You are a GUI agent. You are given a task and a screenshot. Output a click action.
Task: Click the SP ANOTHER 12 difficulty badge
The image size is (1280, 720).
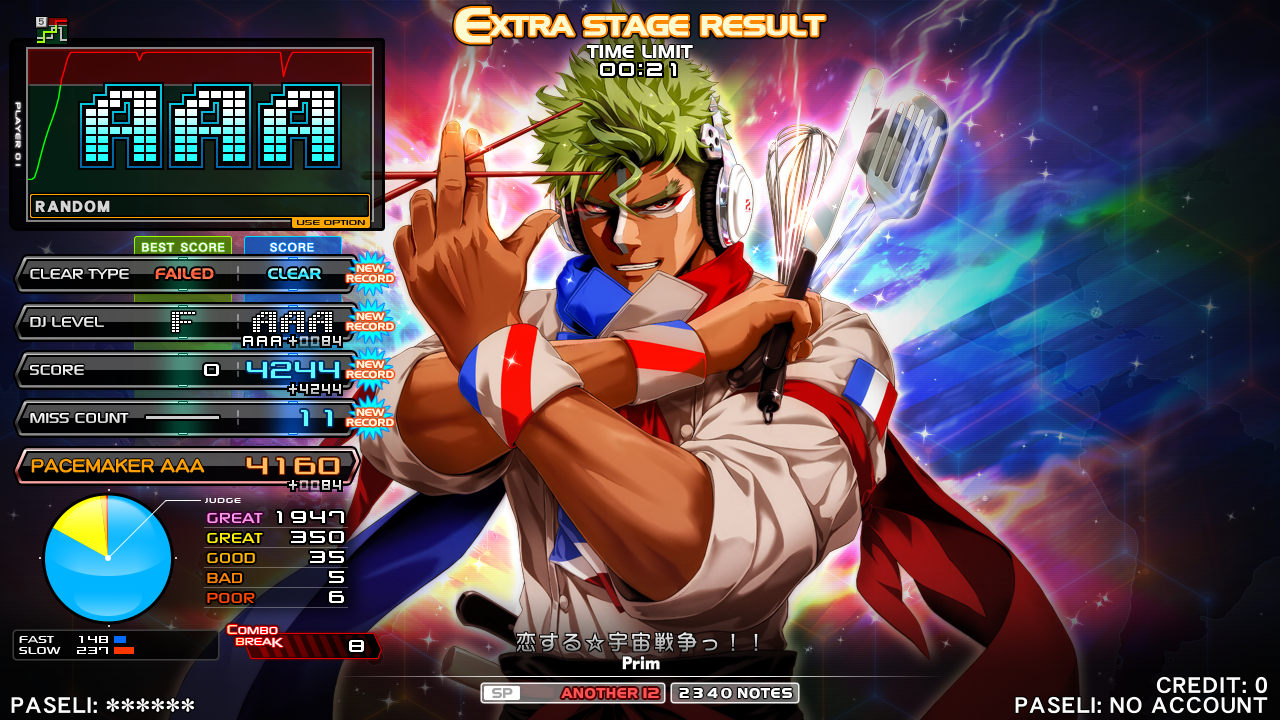click(573, 693)
